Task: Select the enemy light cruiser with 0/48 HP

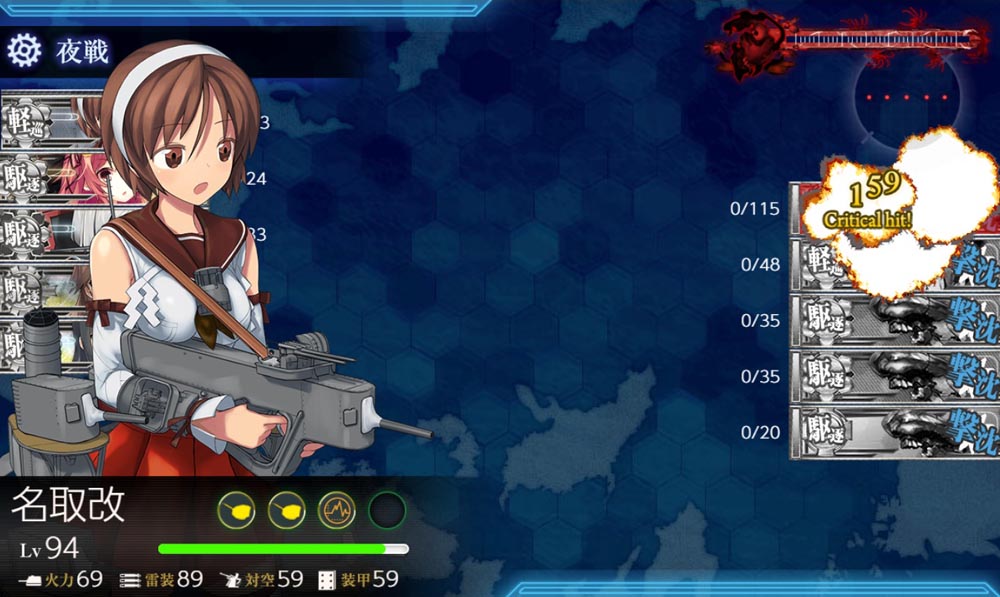Action: (893, 265)
